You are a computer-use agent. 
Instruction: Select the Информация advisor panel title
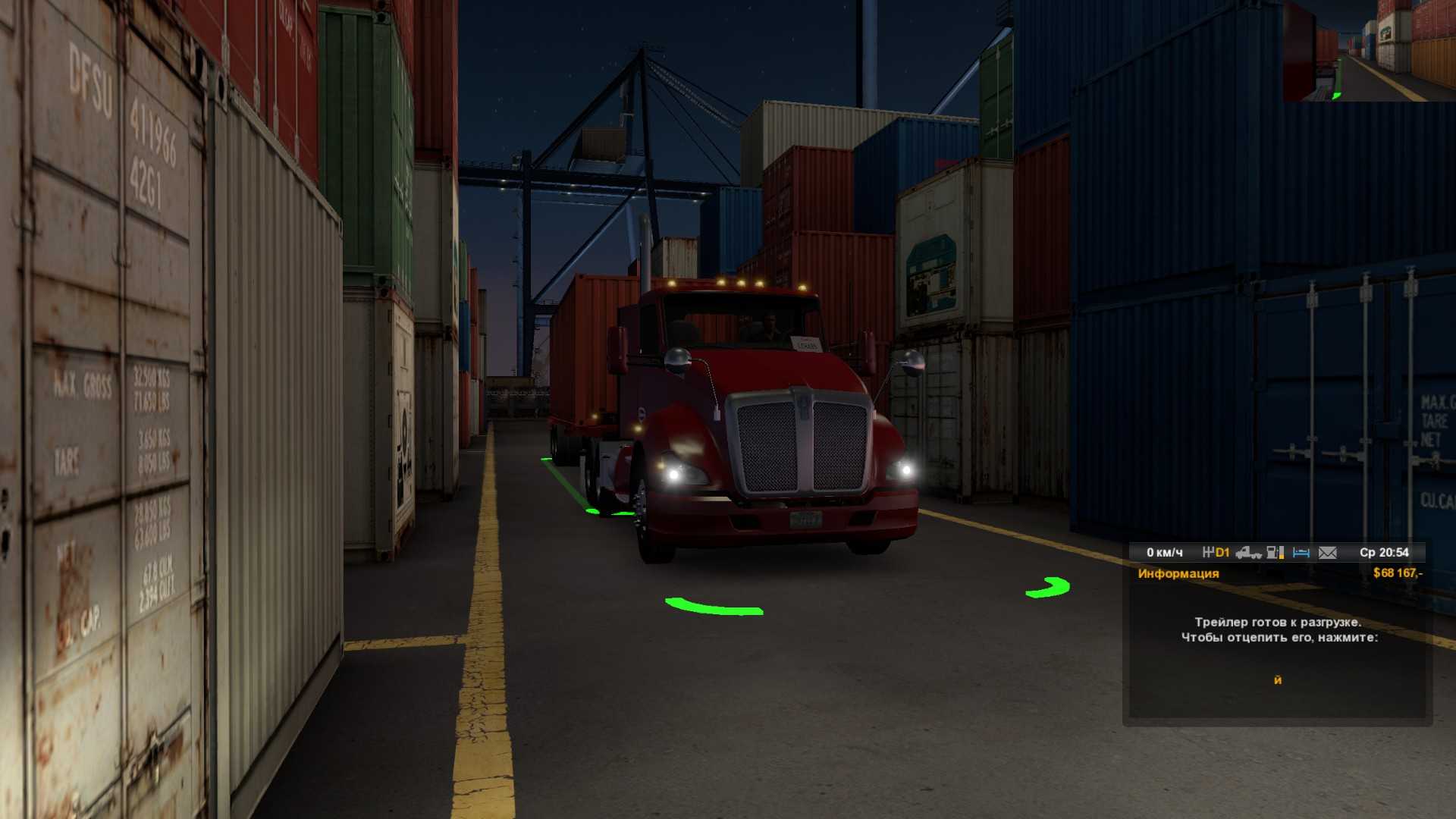[1178, 573]
